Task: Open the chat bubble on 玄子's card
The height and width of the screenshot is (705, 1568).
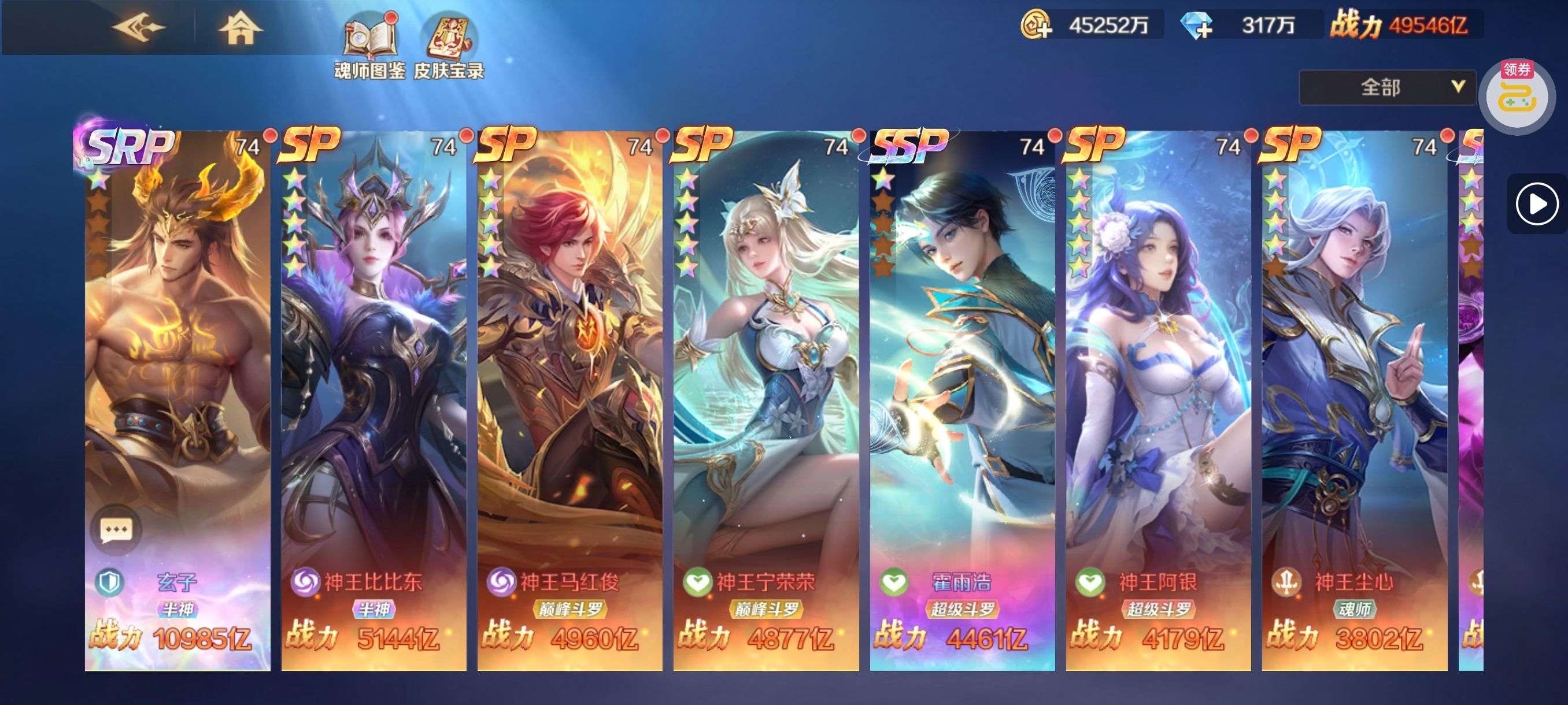Action: (x=116, y=529)
